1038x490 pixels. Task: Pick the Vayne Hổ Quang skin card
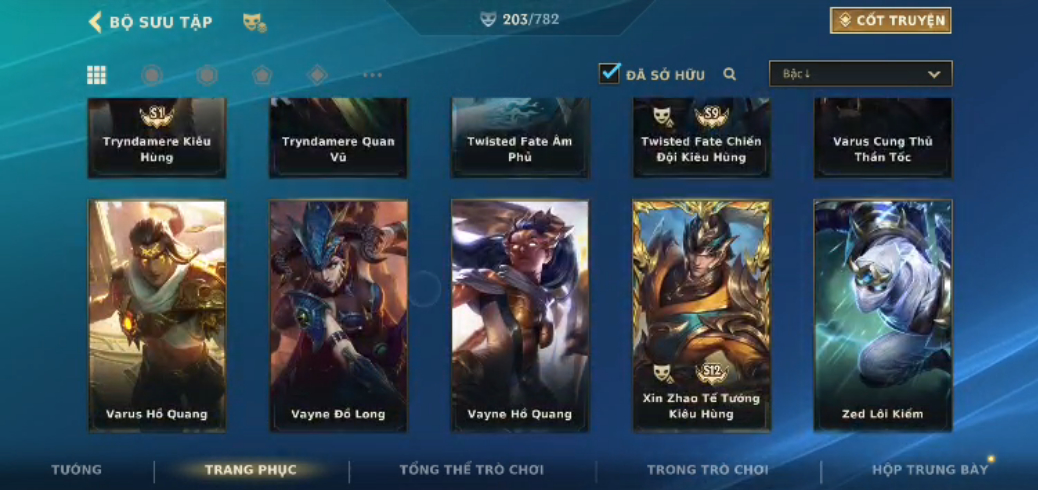tap(520, 315)
